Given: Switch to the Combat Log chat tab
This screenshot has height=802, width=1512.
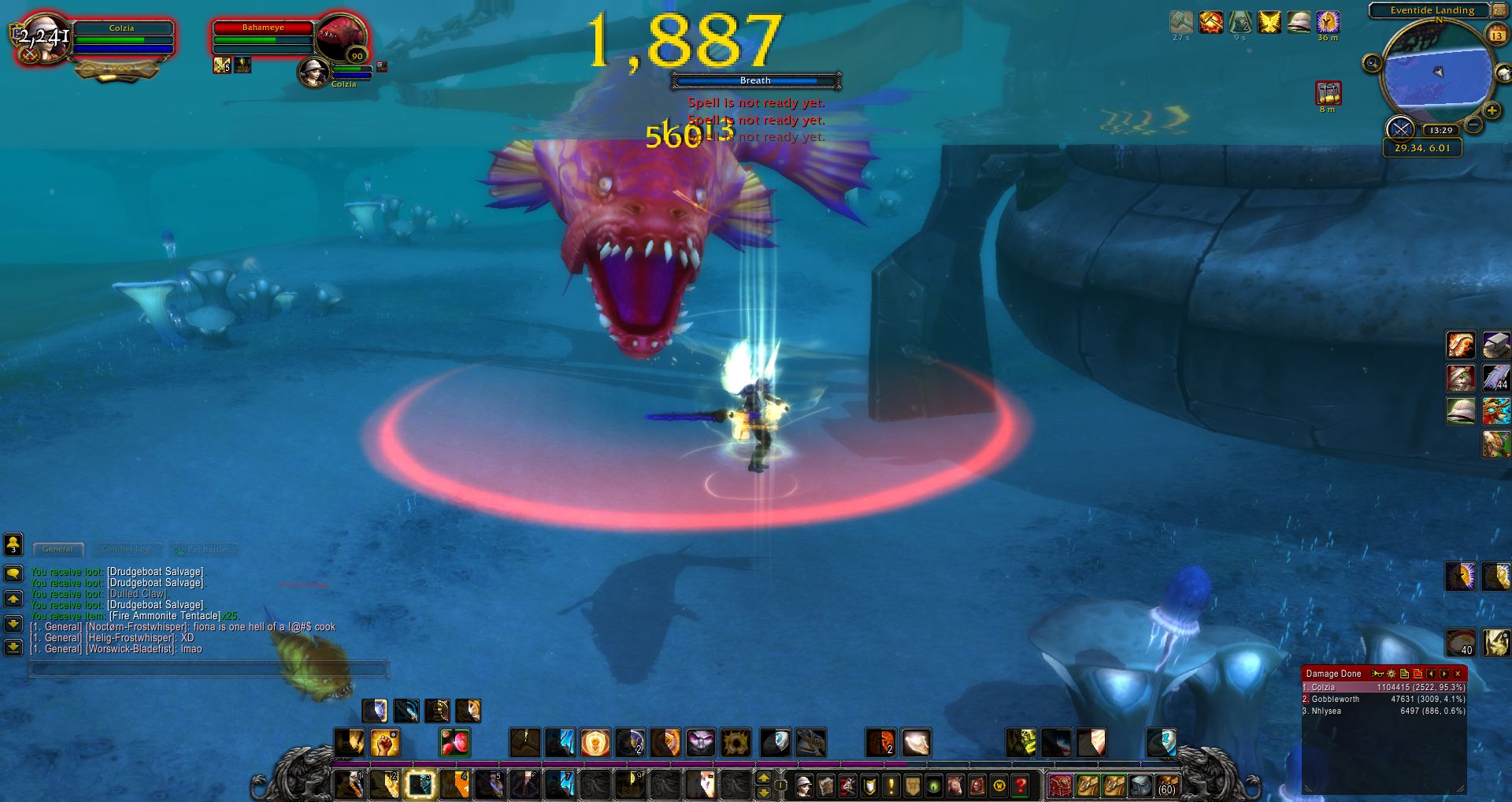Looking at the screenshot, I should pyautogui.click(x=126, y=549).
